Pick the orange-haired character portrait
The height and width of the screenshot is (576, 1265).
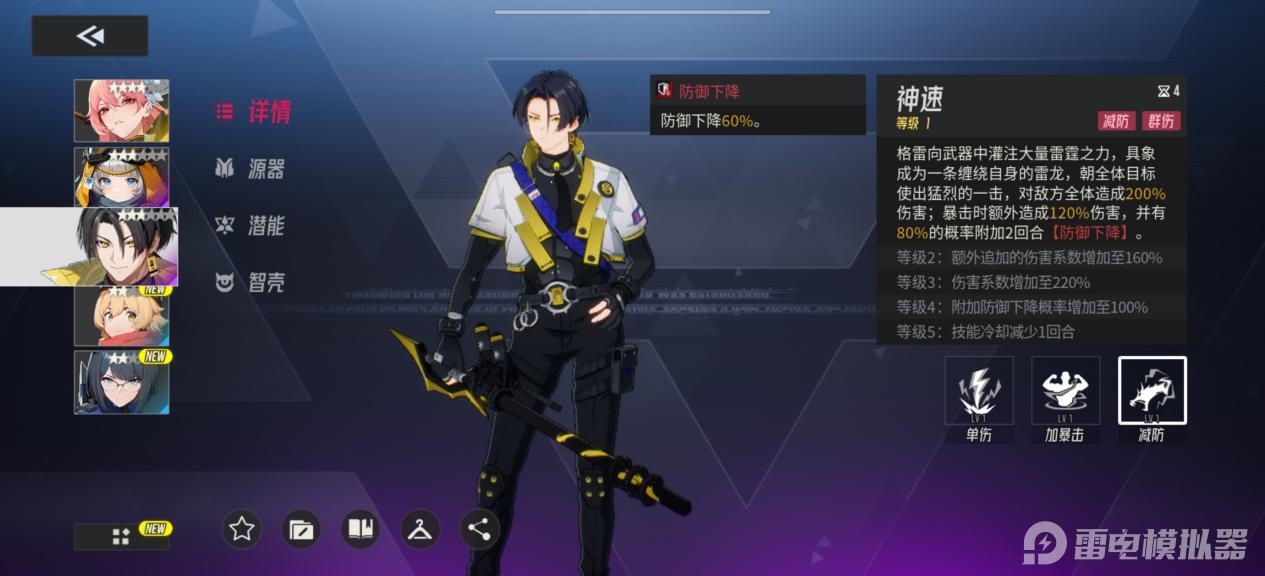coord(122,316)
